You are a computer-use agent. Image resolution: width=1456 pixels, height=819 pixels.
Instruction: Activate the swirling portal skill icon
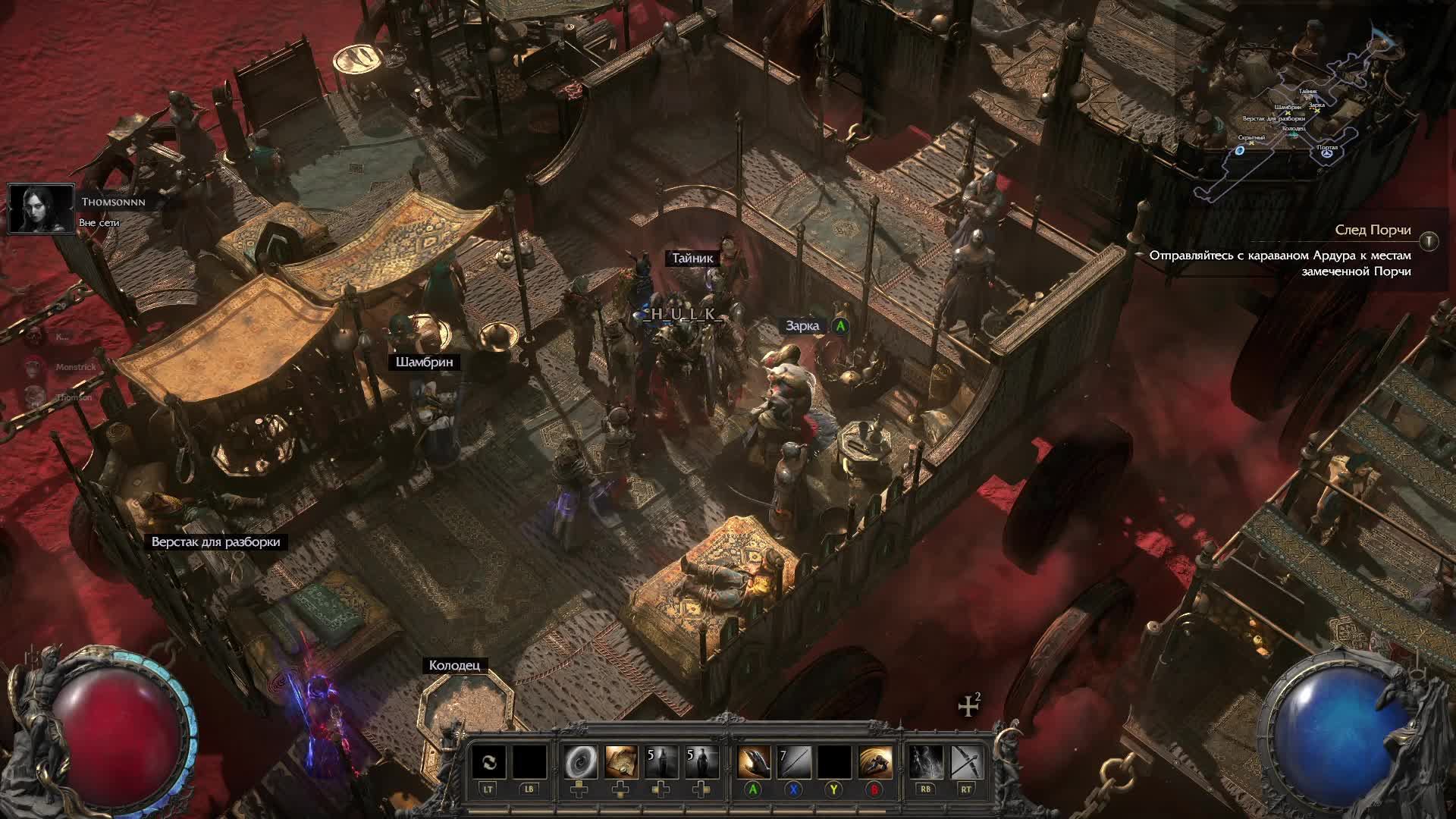click(x=580, y=762)
